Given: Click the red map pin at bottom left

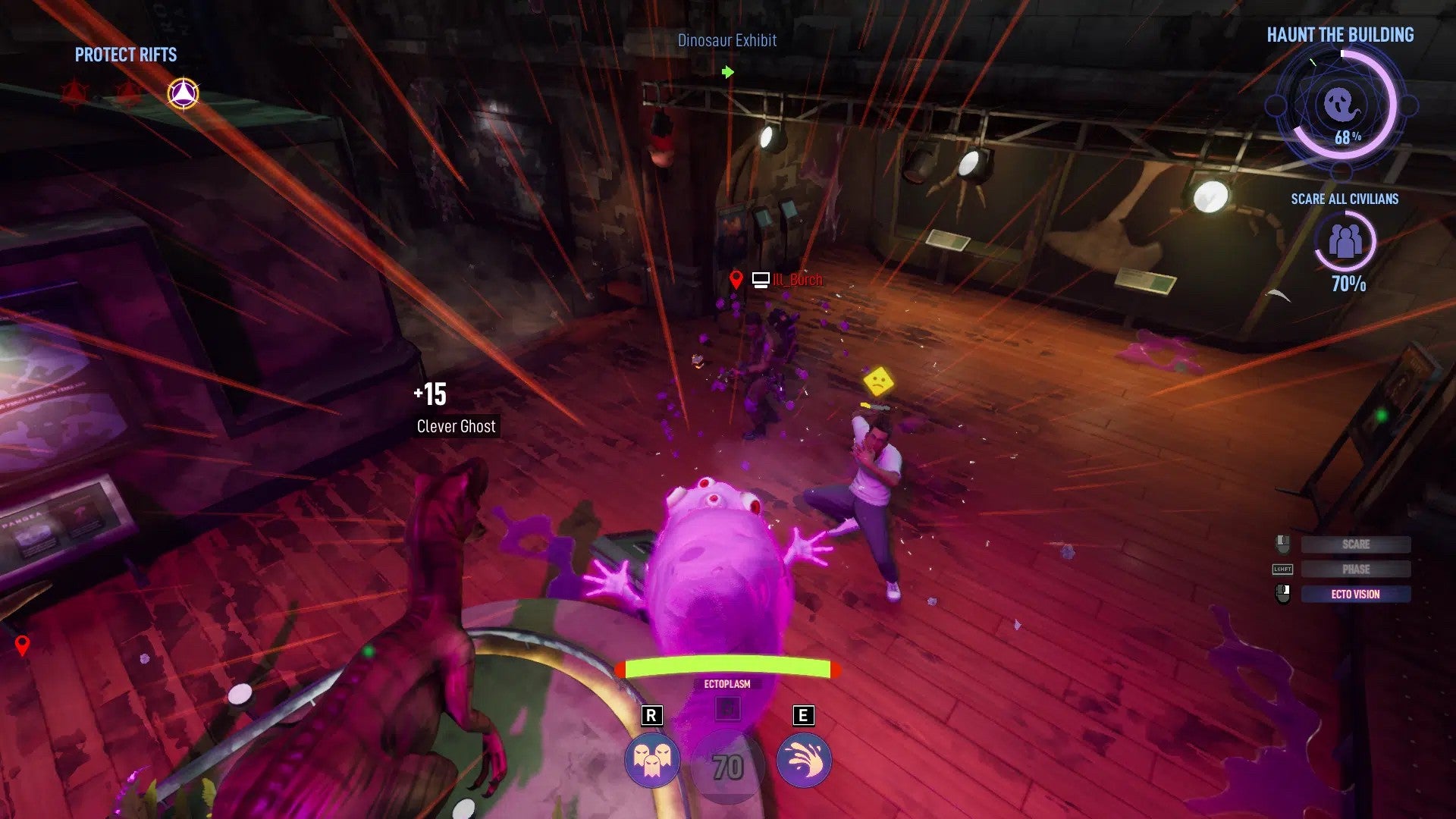Looking at the screenshot, I should tap(22, 646).
